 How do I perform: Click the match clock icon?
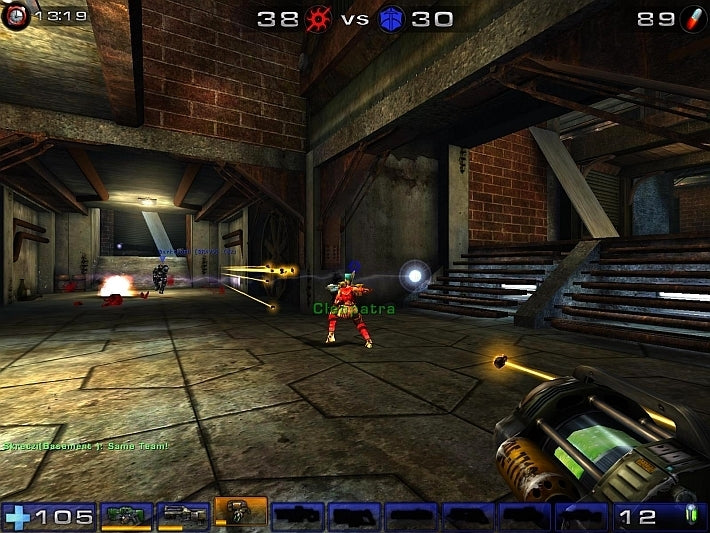coord(15,16)
